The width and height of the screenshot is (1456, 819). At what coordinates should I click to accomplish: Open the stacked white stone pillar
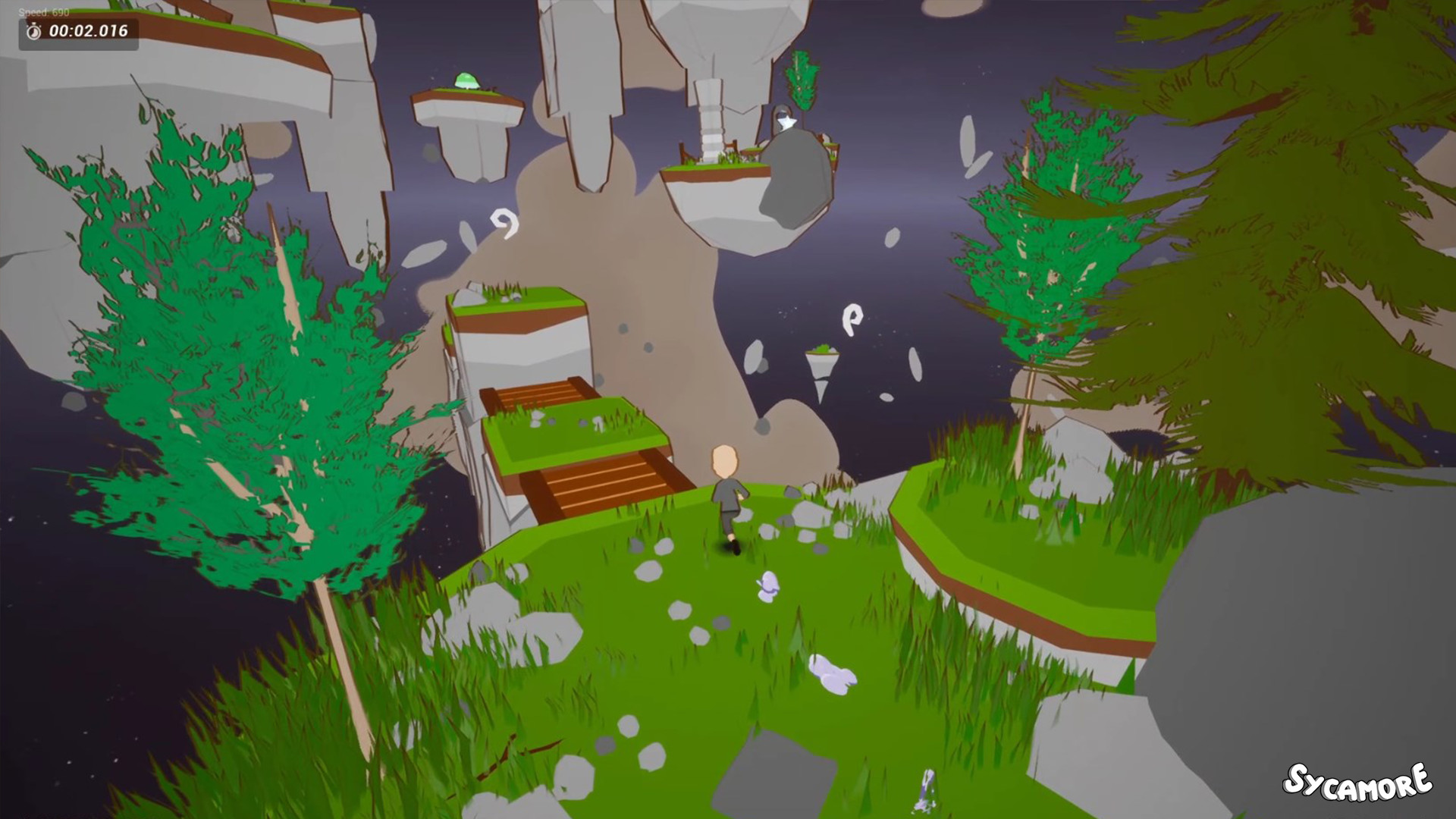point(711,125)
